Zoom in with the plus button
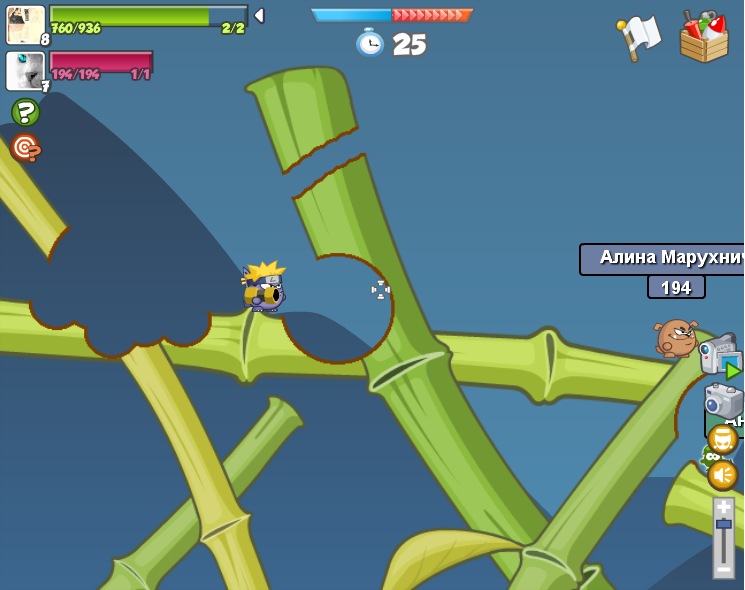Viewport: 745px width, 590px height. [x=723, y=507]
